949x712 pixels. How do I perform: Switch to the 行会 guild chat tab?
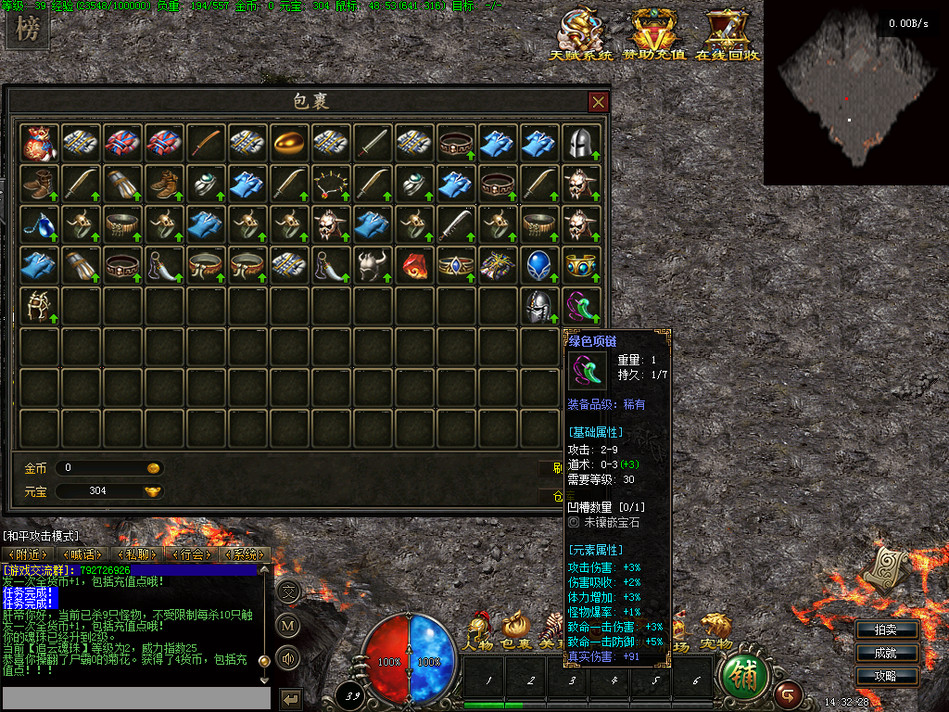coord(191,554)
